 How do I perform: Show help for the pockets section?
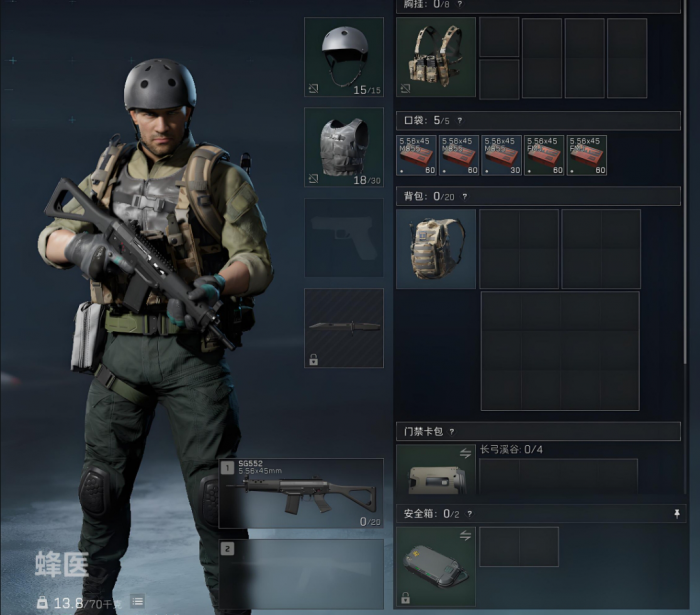coord(459,120)
